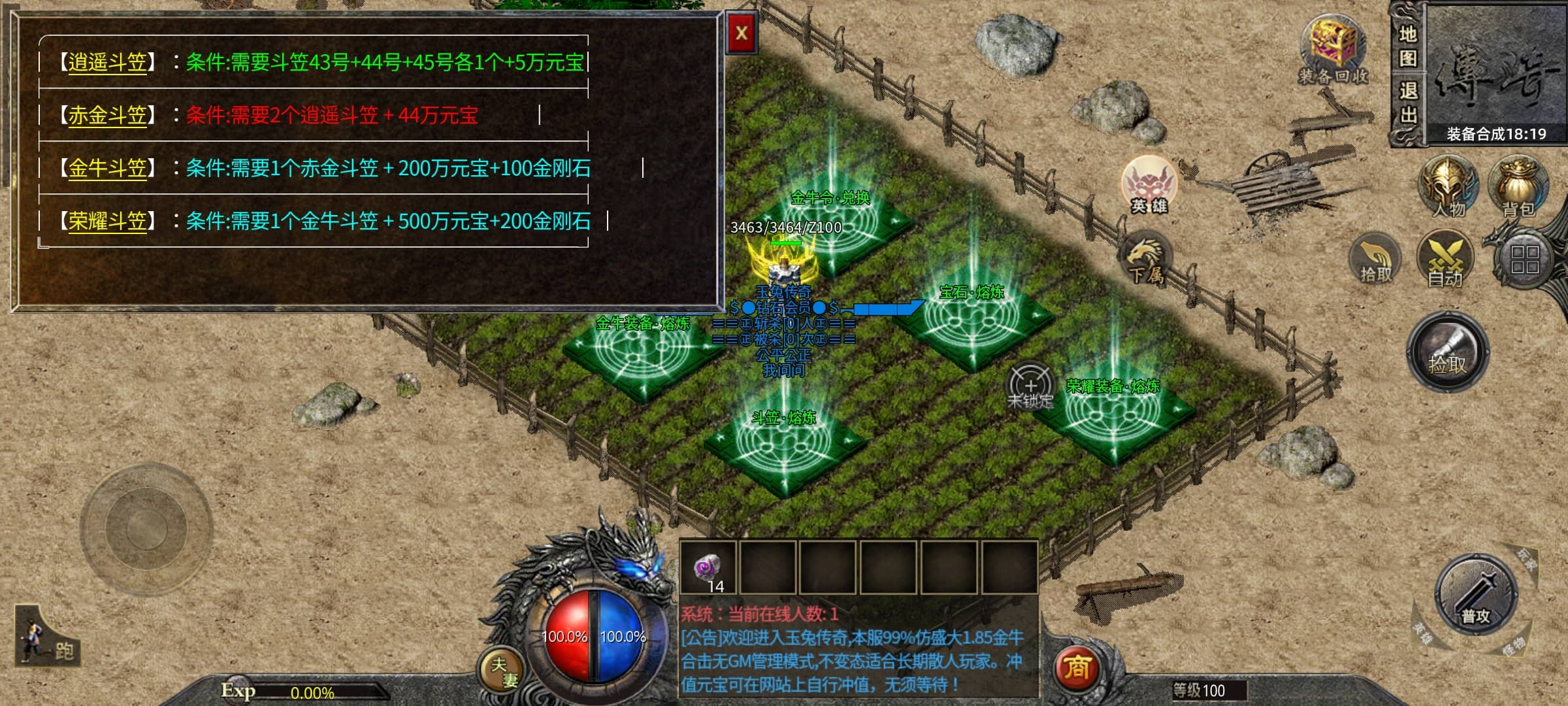Screen dimensions: 1568x706
Task: Pick the 荣耀斗笠 crafting option
Action: 107,222
